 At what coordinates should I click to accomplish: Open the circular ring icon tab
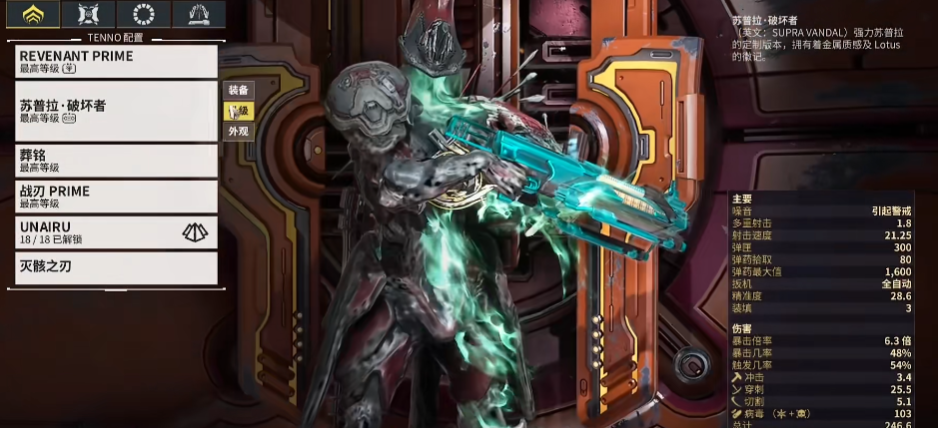(143, 14)
